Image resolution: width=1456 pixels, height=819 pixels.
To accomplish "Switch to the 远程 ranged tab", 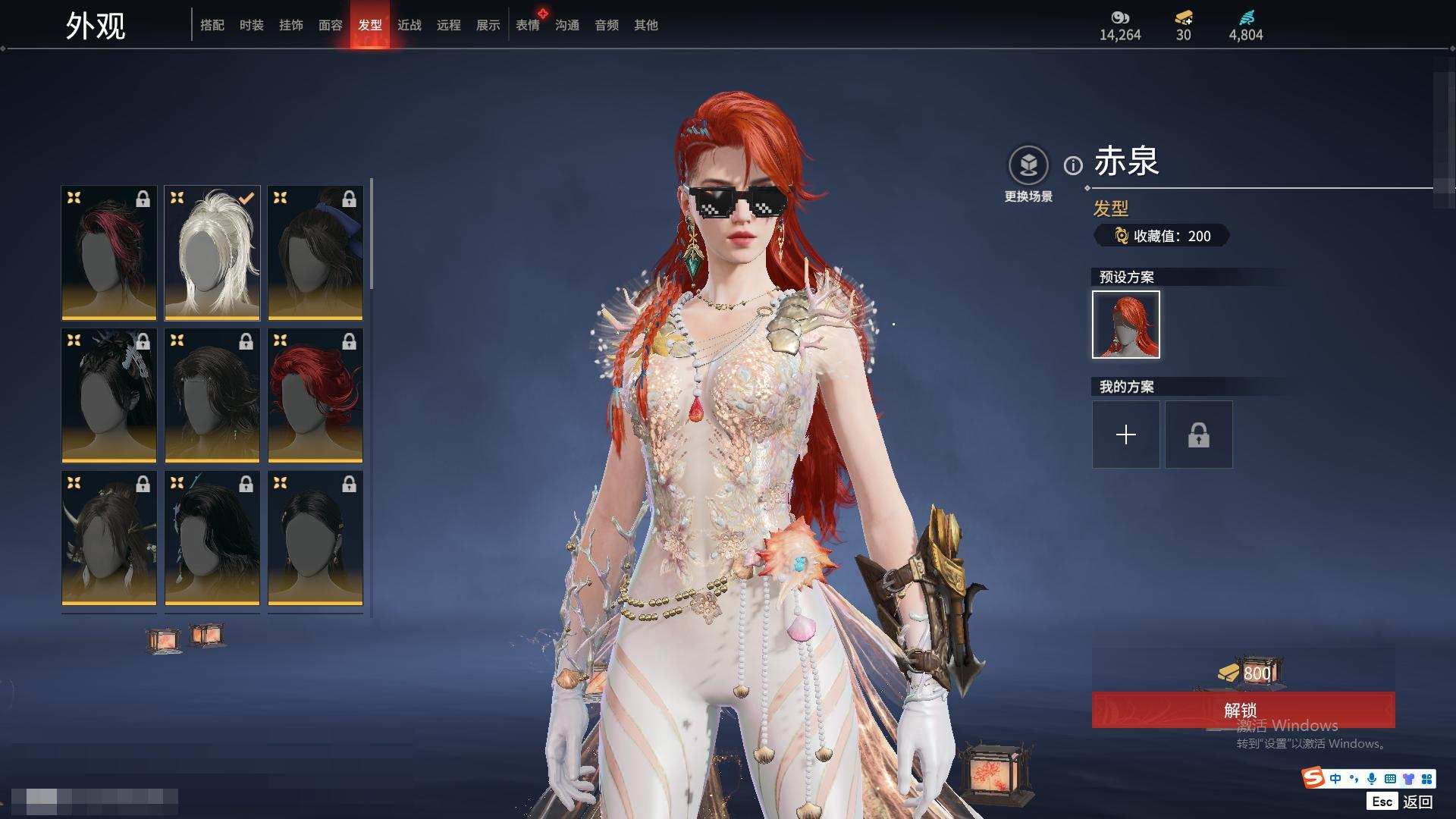I will tap(448, 25).
